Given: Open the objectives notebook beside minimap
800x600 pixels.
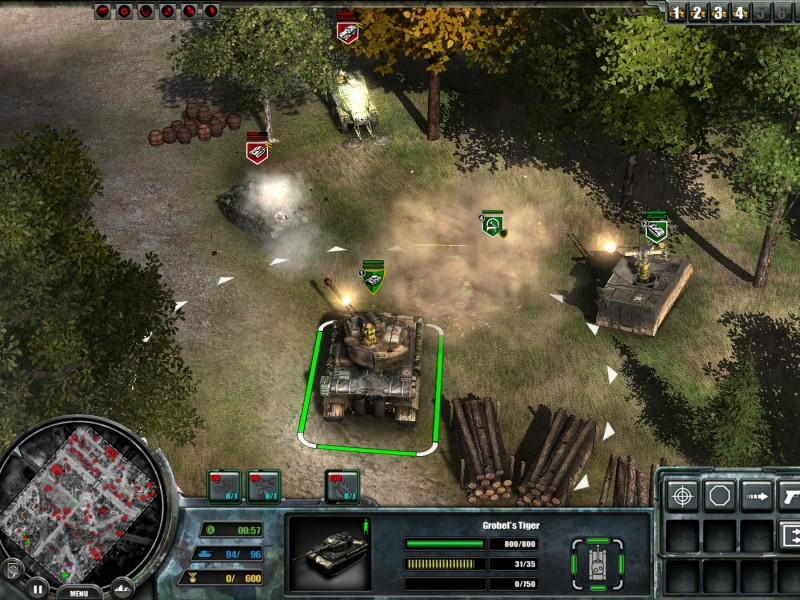Looking at the screenshot, I should click(x=13, y=569).
